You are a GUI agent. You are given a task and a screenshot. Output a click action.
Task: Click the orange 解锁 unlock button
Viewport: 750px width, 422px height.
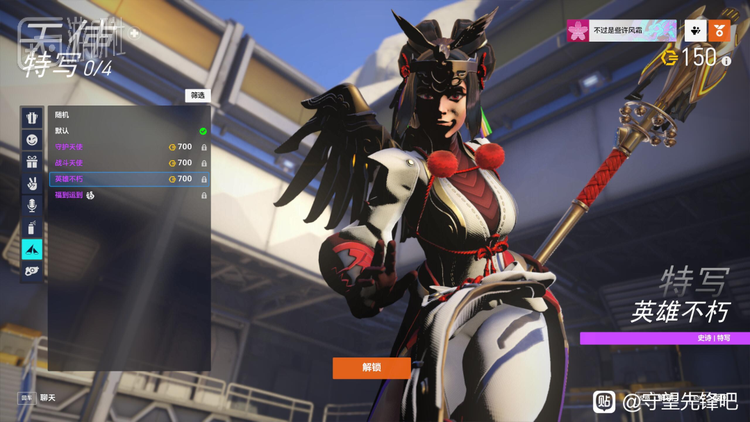point(371,368)
